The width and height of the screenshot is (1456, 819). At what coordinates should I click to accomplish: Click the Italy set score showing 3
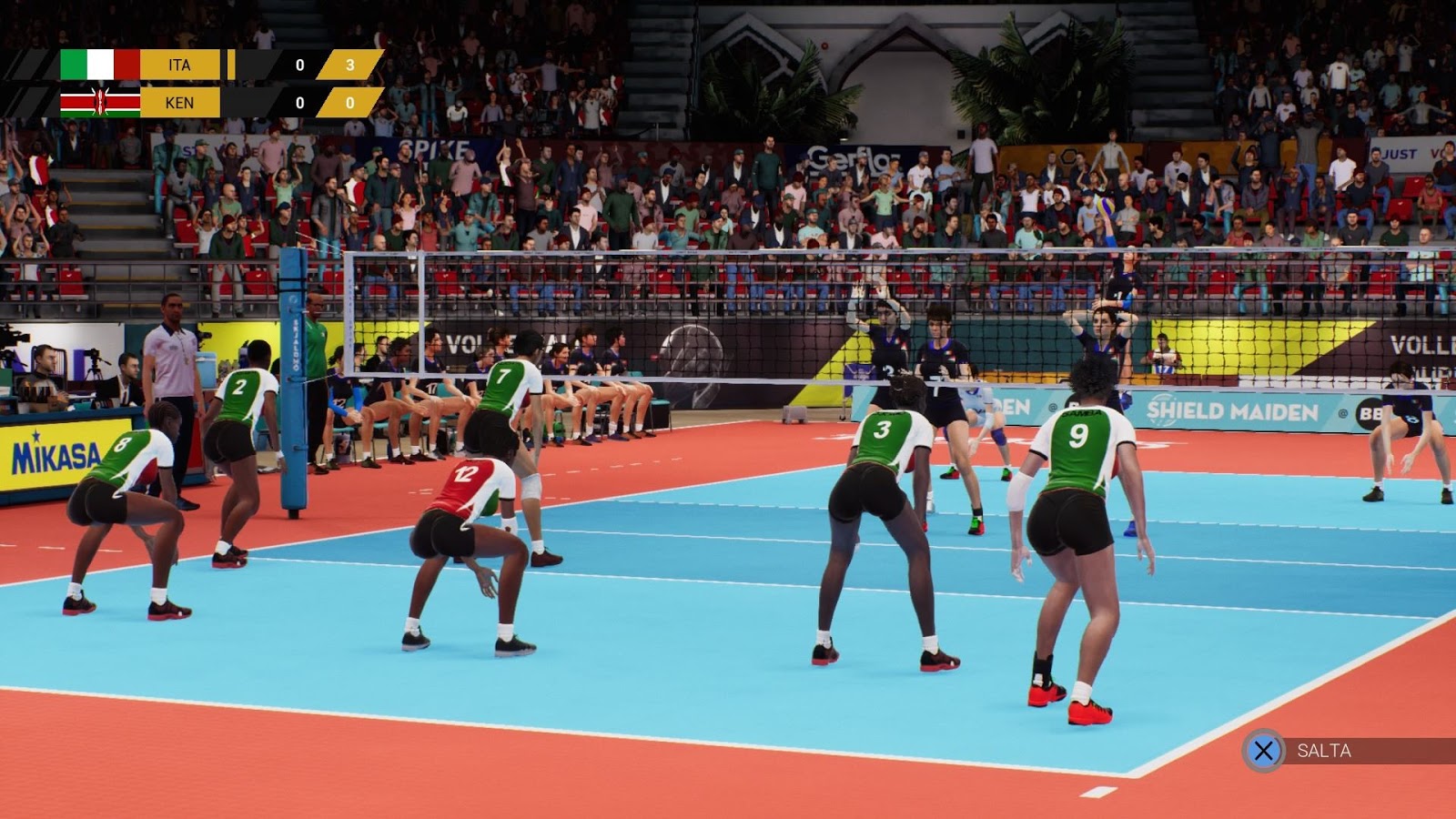[x=351, y=66]
